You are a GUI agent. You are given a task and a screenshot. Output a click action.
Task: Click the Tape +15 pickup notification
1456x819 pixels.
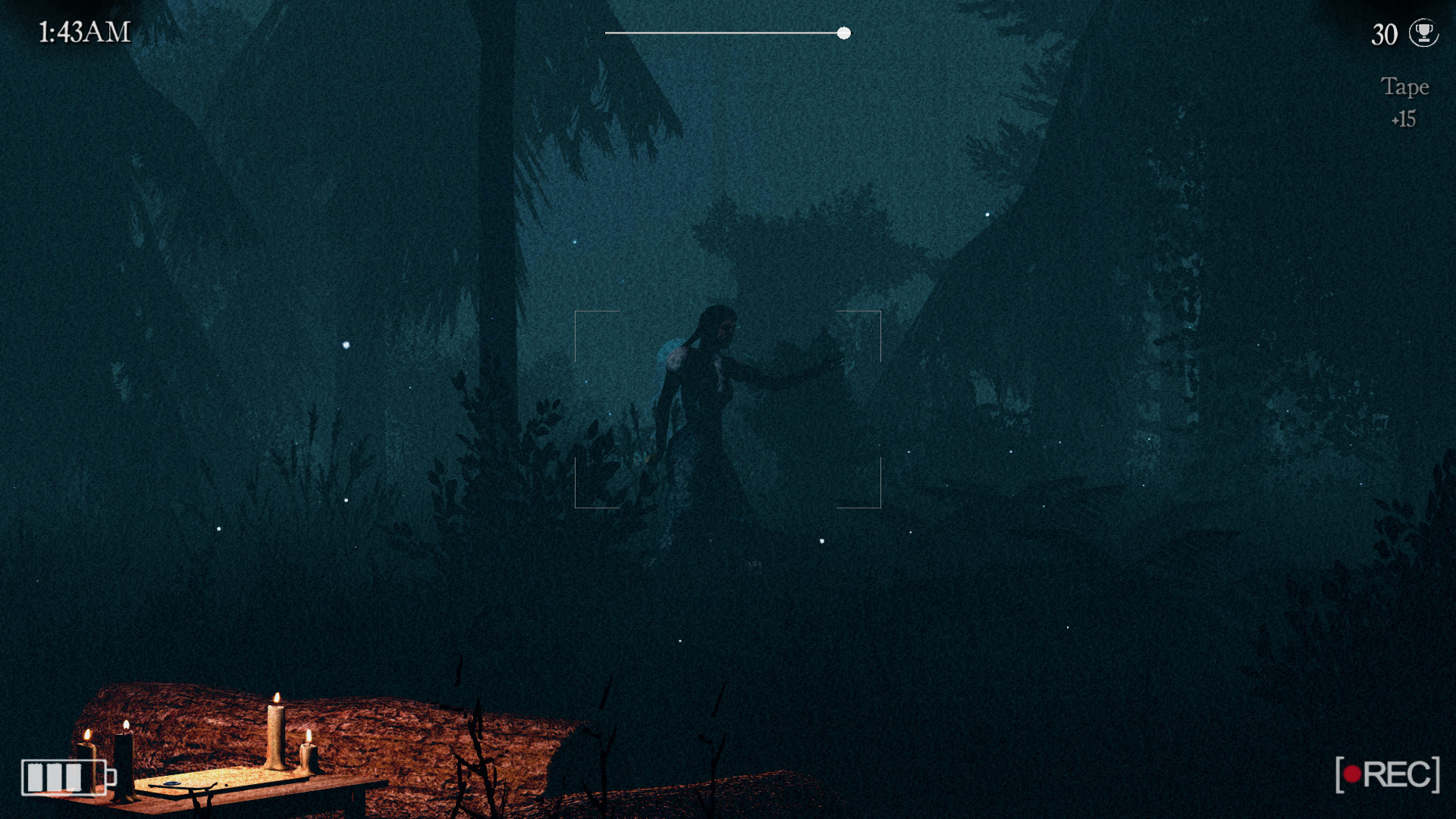1404,102
